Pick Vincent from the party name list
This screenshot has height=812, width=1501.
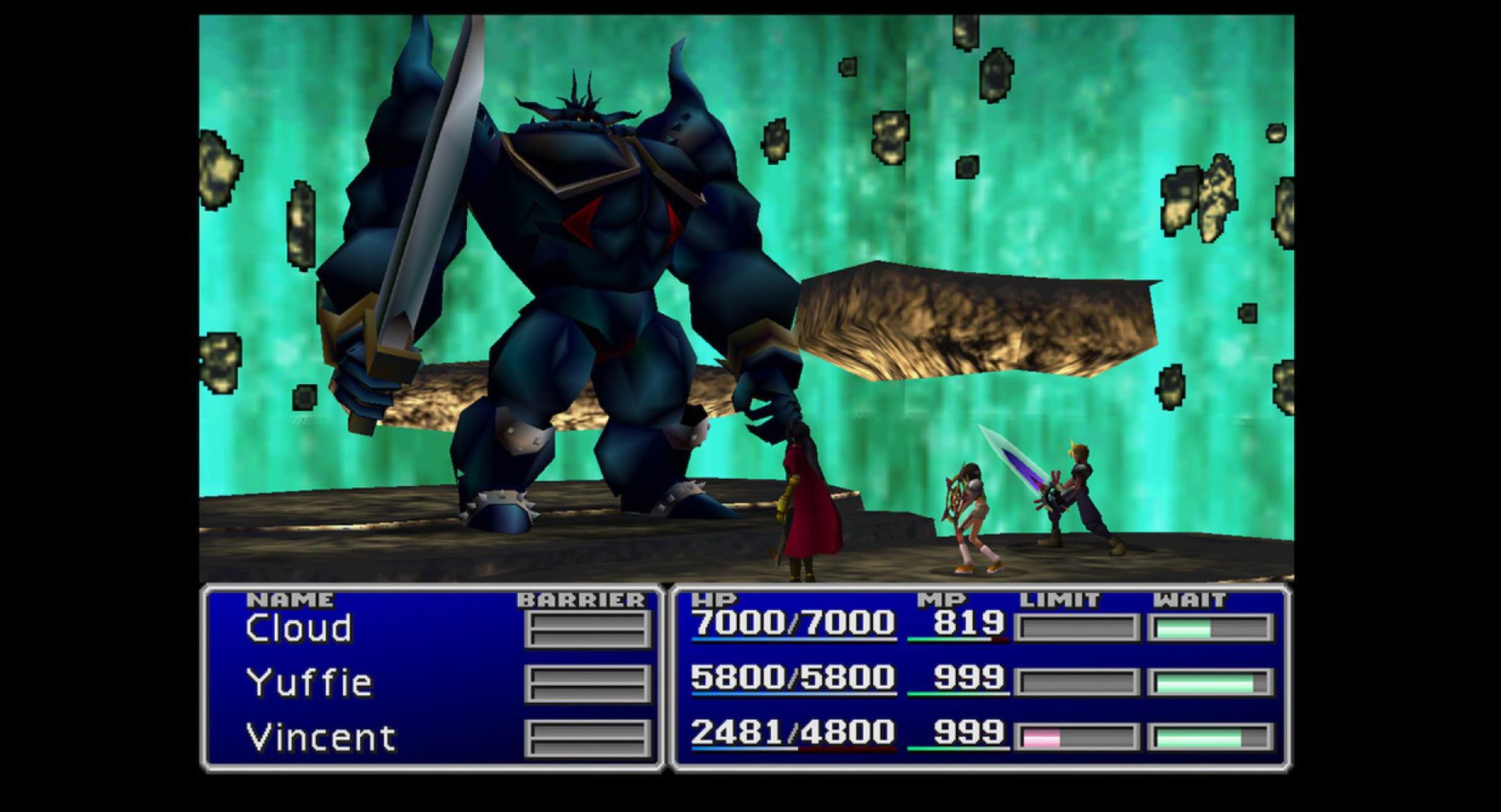tap(321, 737)
